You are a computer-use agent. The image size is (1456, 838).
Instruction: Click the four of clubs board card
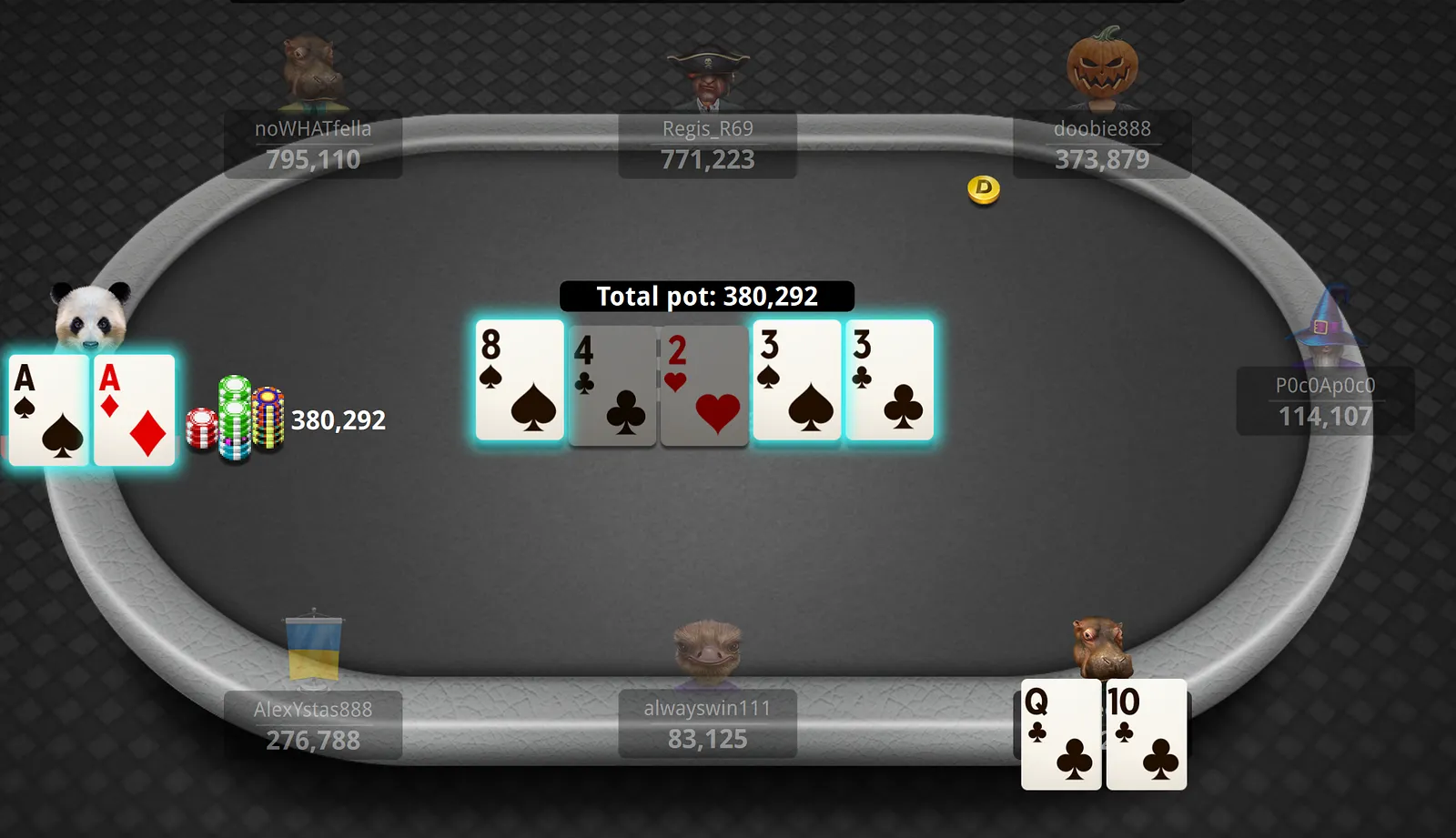612,386
